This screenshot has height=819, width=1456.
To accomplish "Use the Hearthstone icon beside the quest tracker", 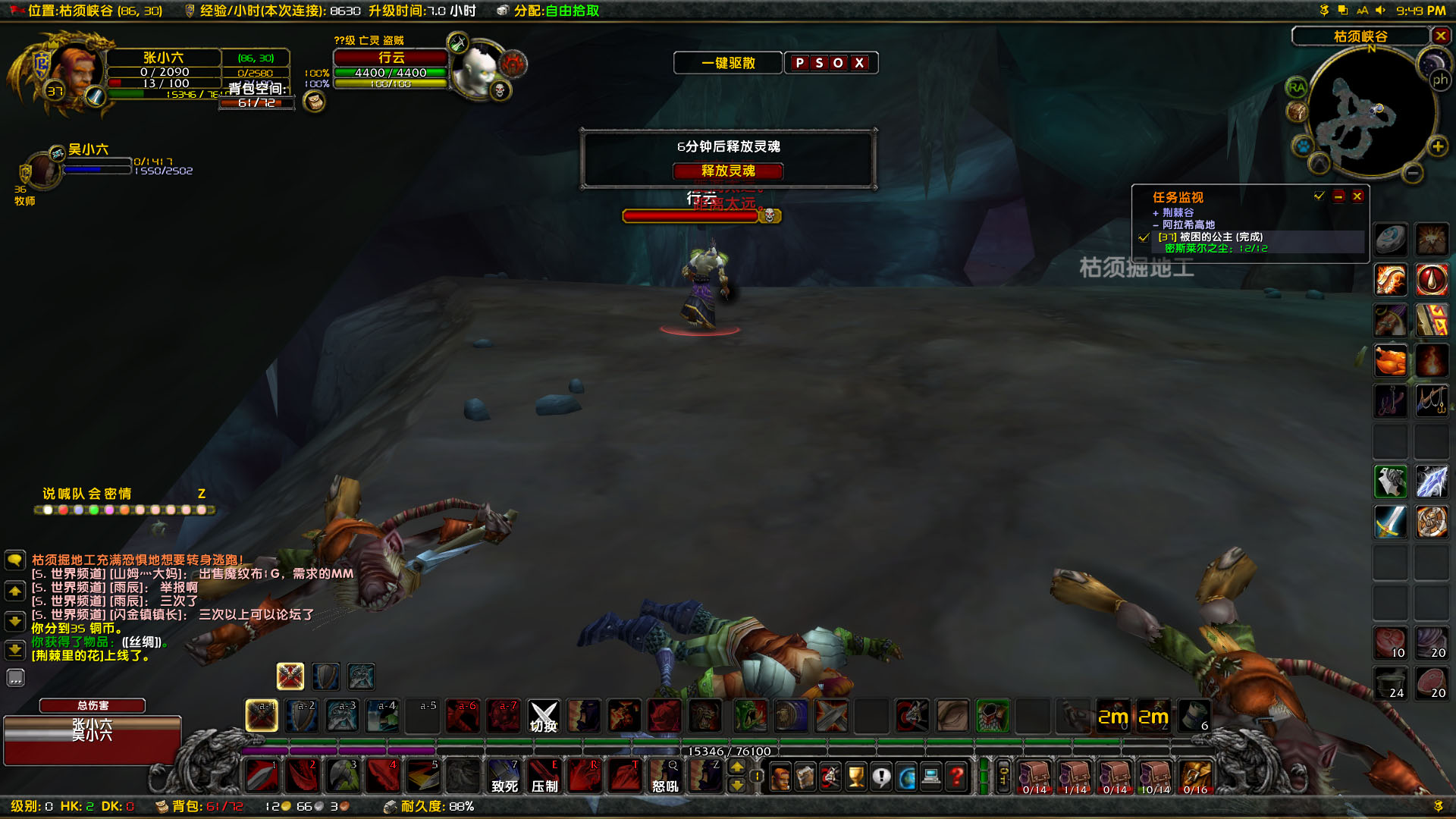I will tap(1390, 239).
